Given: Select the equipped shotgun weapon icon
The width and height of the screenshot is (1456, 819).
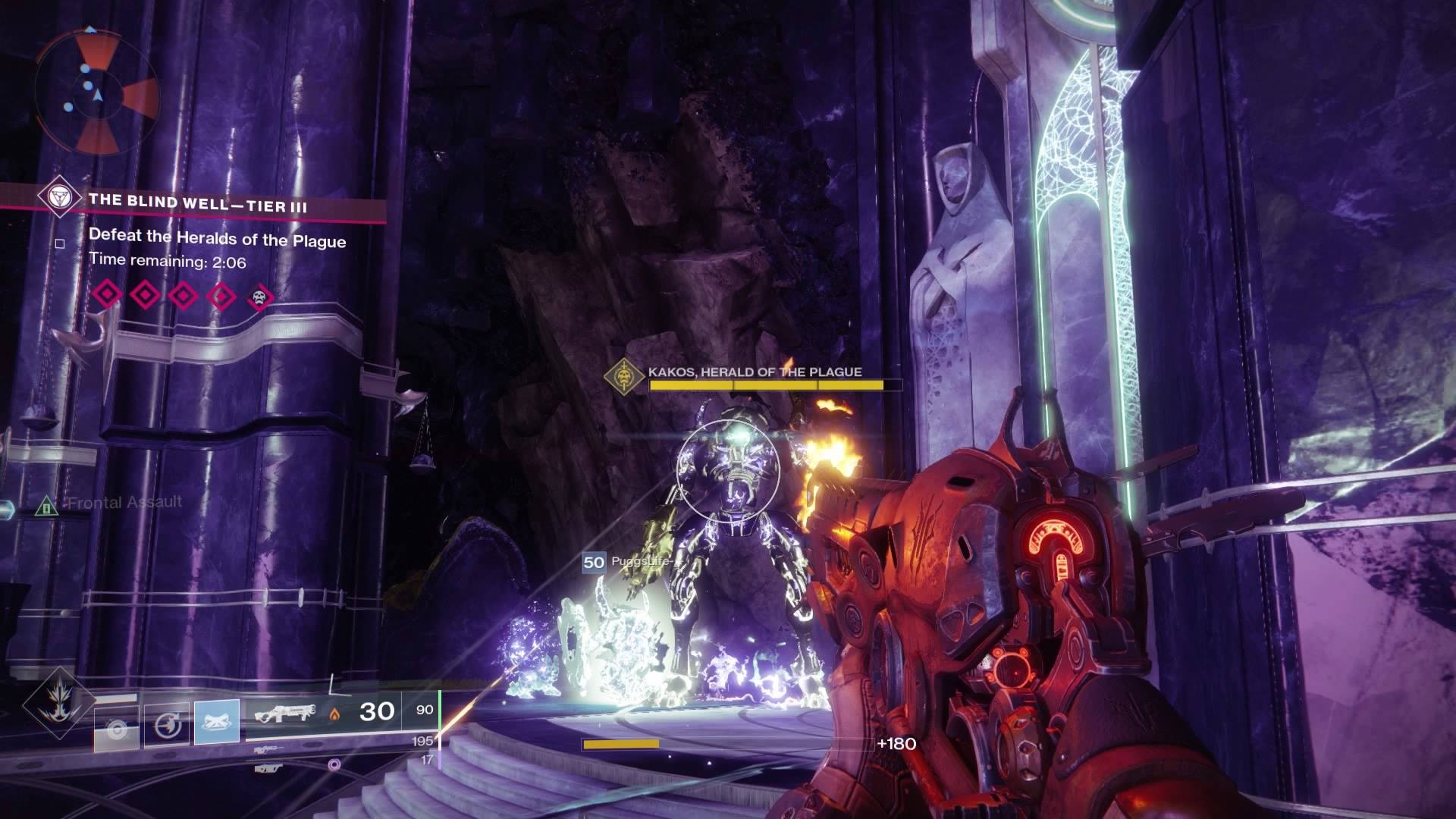Looking at the screenshot, I should coord(284,714).
